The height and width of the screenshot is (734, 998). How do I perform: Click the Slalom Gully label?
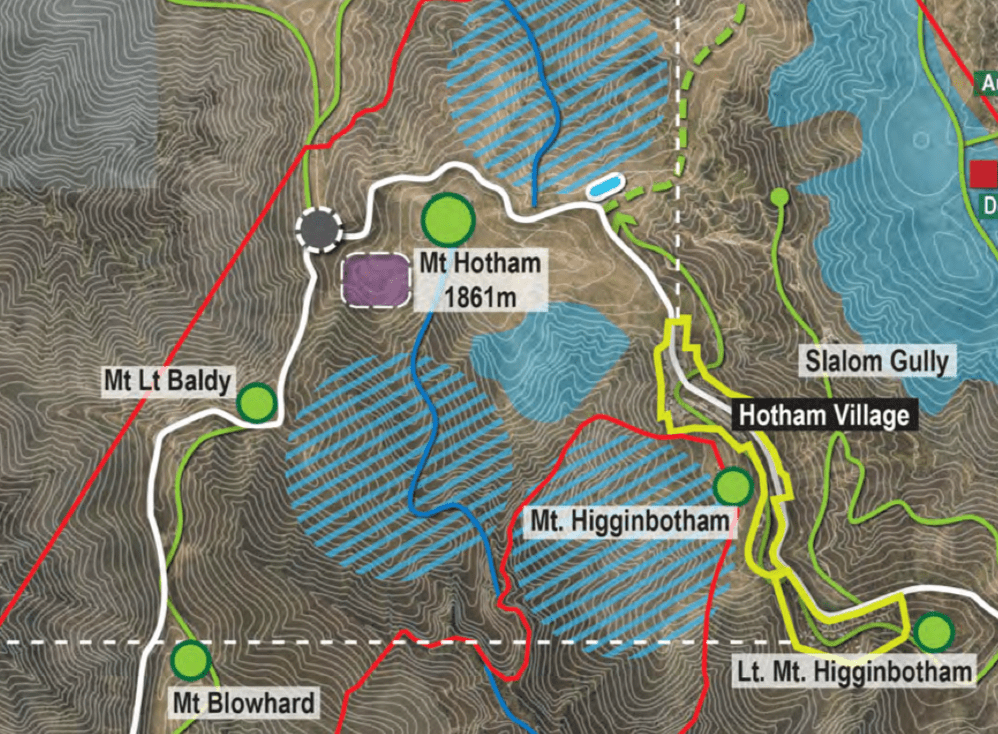tap(877, 361)
